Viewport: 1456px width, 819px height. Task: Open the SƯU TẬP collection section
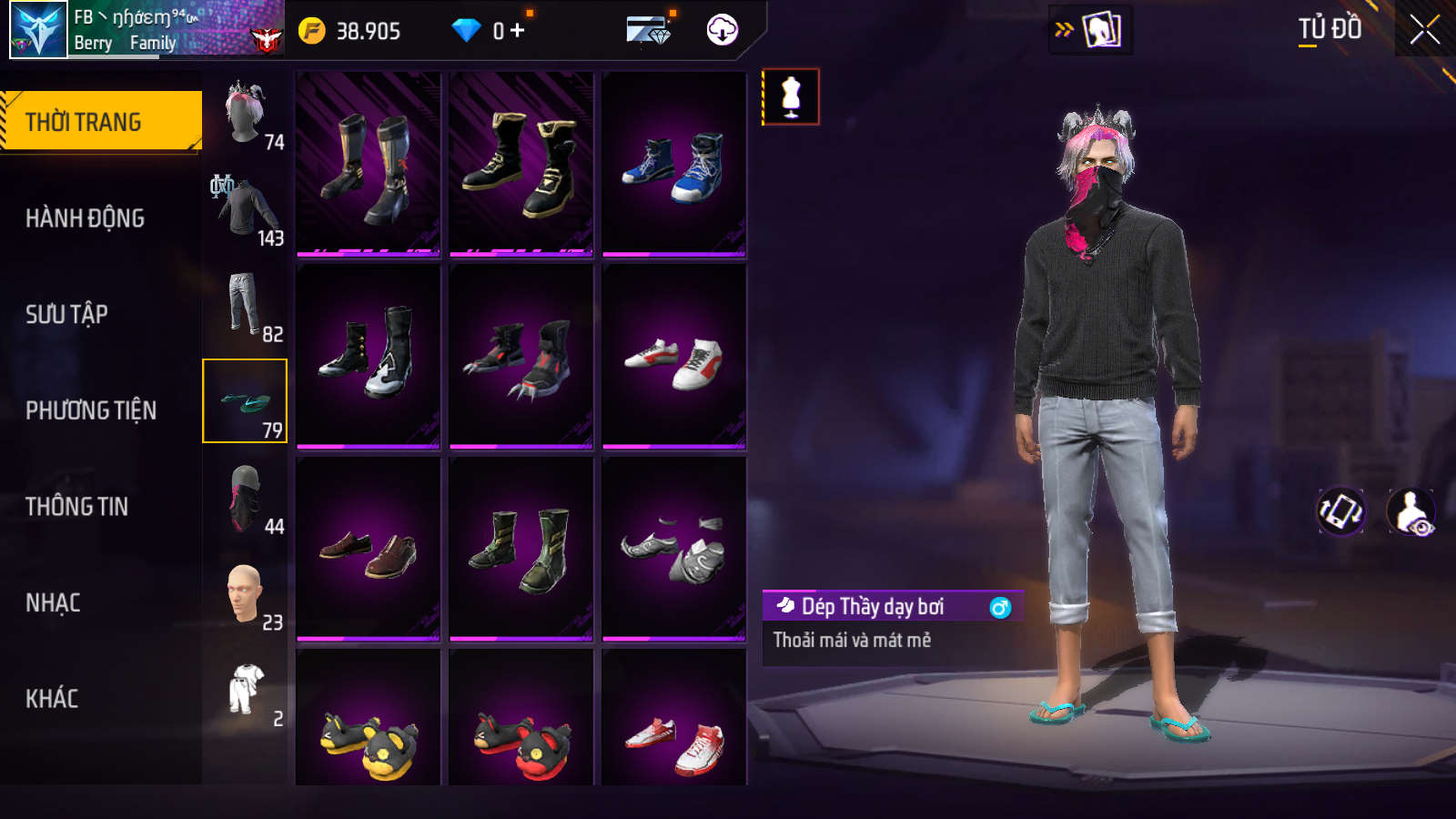(66, 314)
